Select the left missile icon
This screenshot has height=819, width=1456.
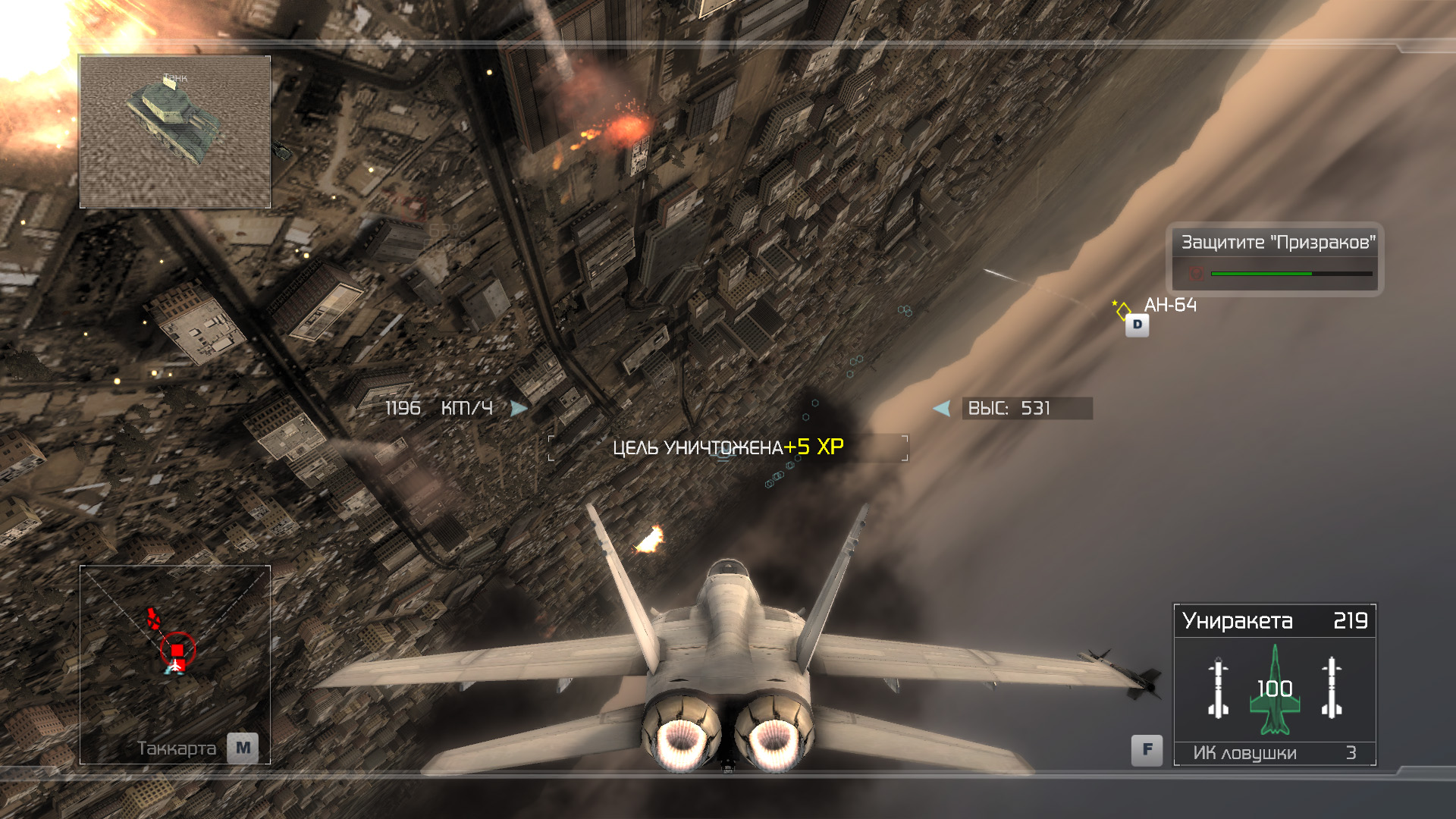coord(1218,689)
